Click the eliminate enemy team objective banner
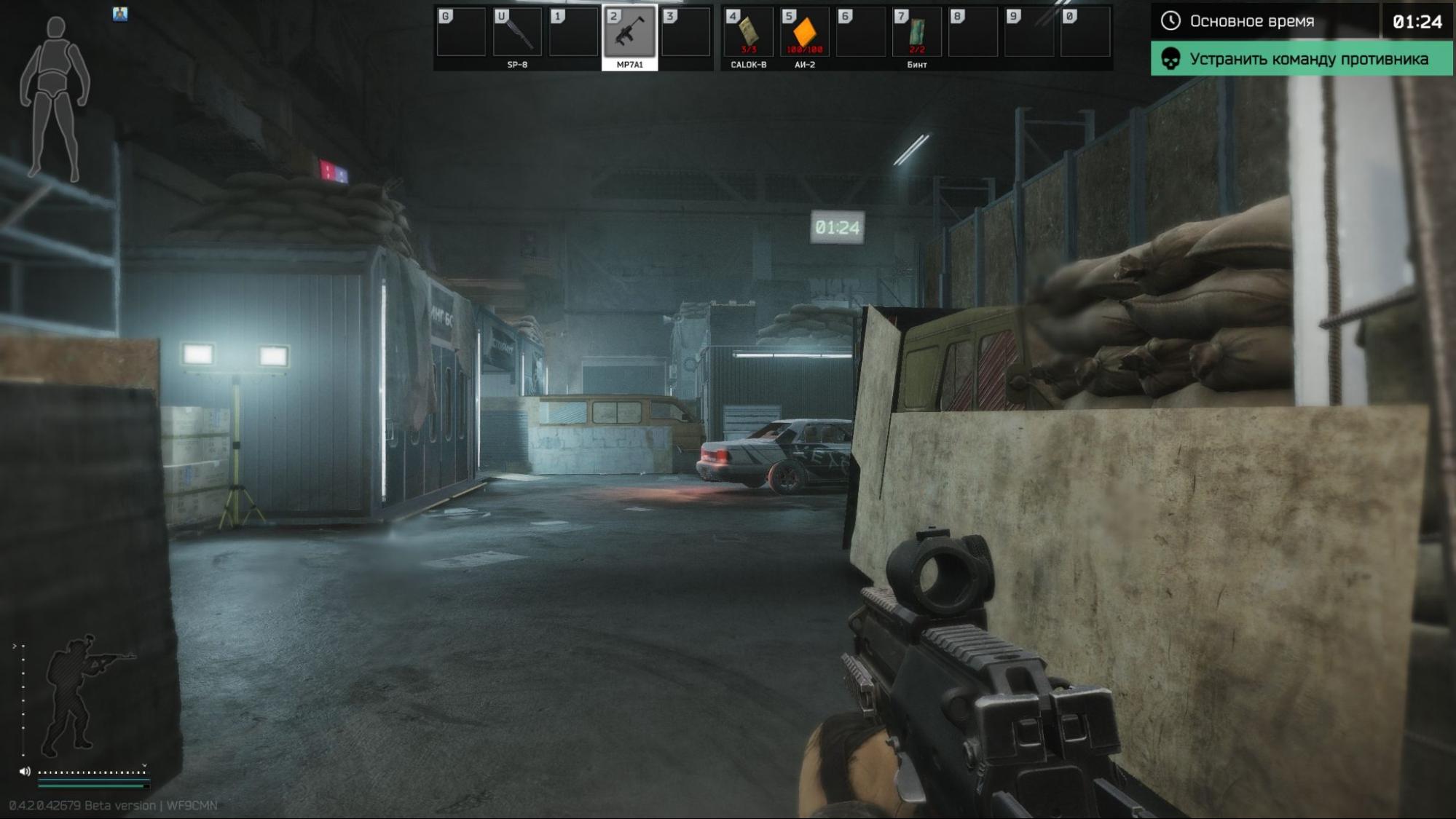Viewport: 1456px width, 819px height. 1301,59
